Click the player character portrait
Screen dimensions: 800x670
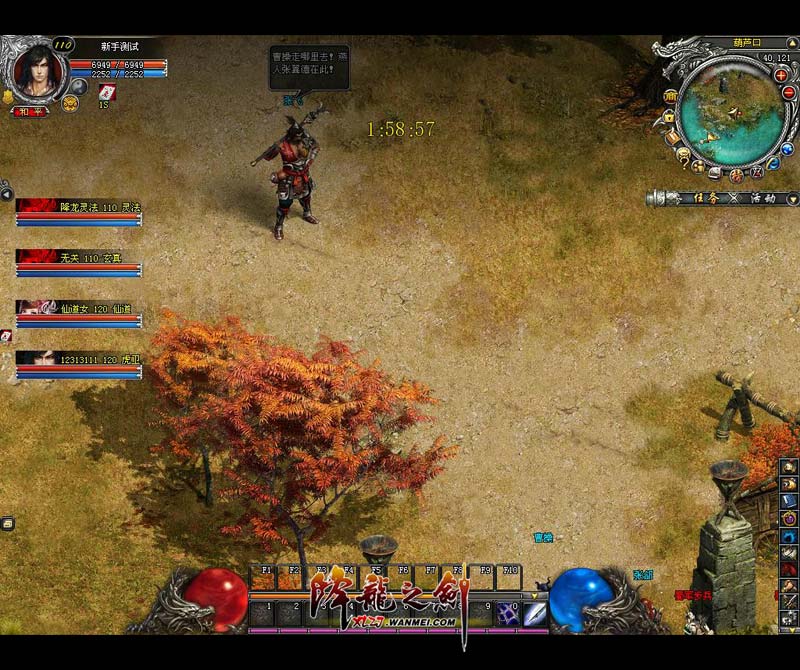point(37,70)
